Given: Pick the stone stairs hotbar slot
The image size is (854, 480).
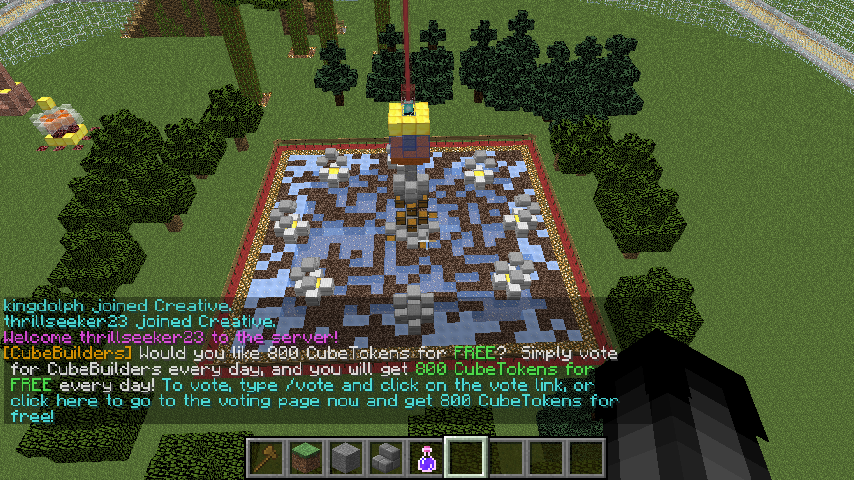Looking at the screenshot, I should click(x=385, y=458).
